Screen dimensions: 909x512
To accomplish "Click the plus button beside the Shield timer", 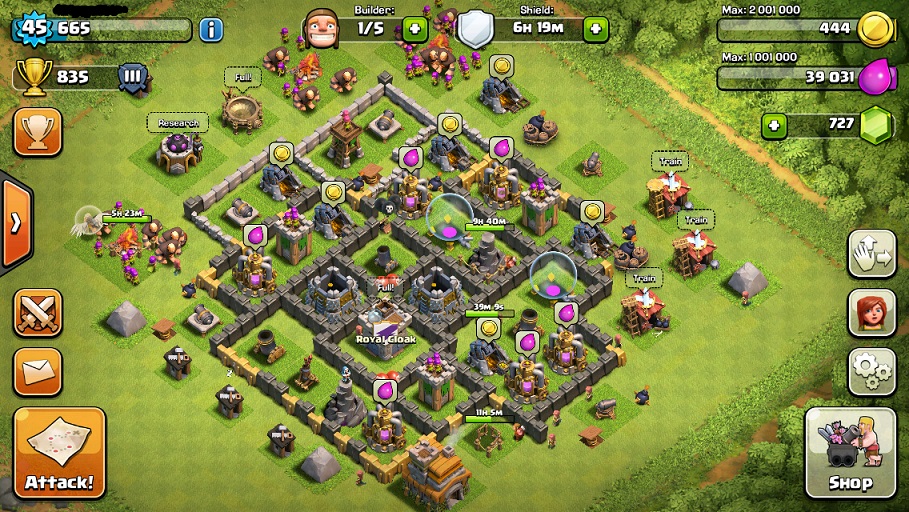I will point(596,28).
